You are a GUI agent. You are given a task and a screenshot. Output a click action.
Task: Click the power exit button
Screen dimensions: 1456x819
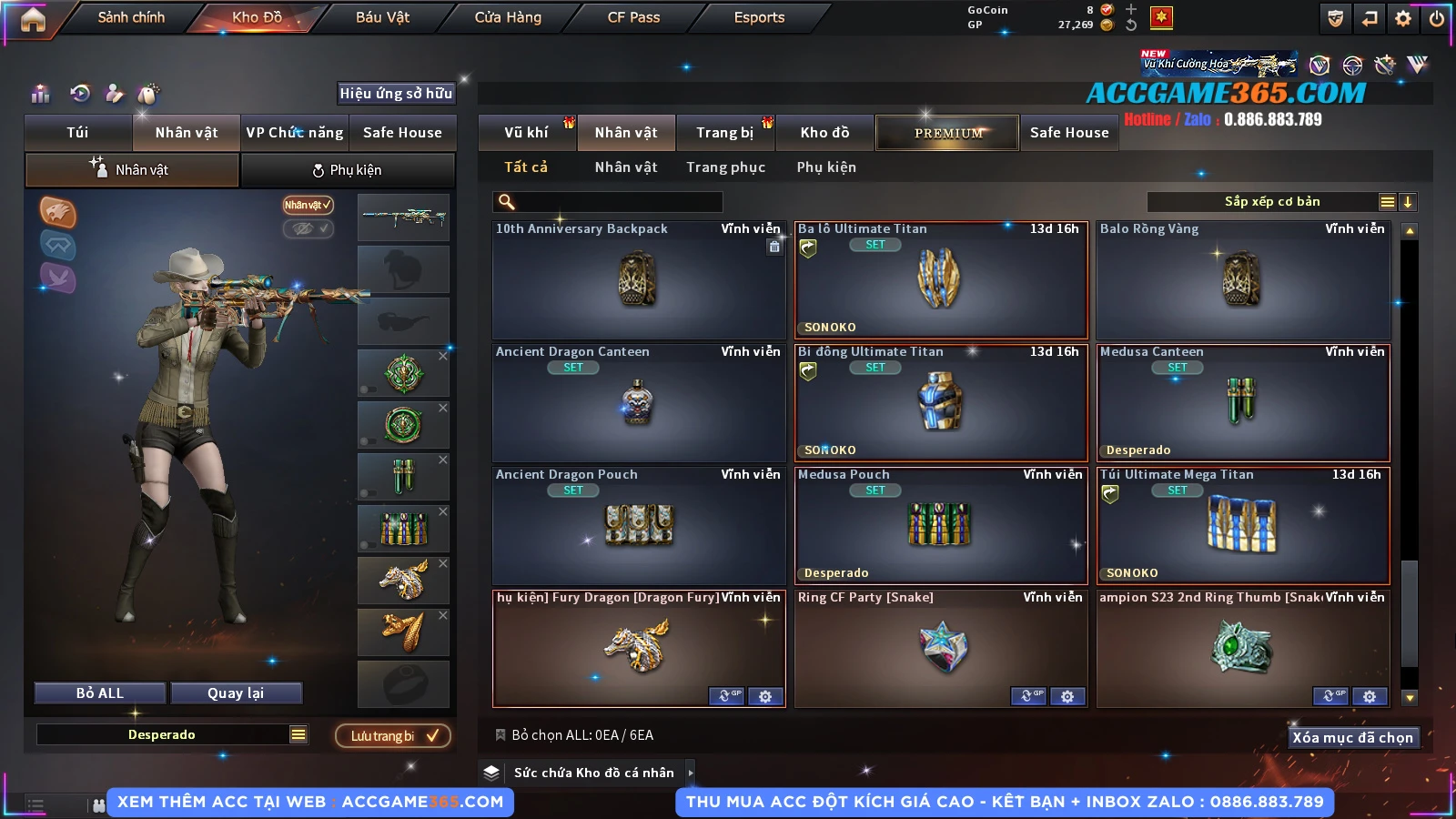[x=1437, y=18]
